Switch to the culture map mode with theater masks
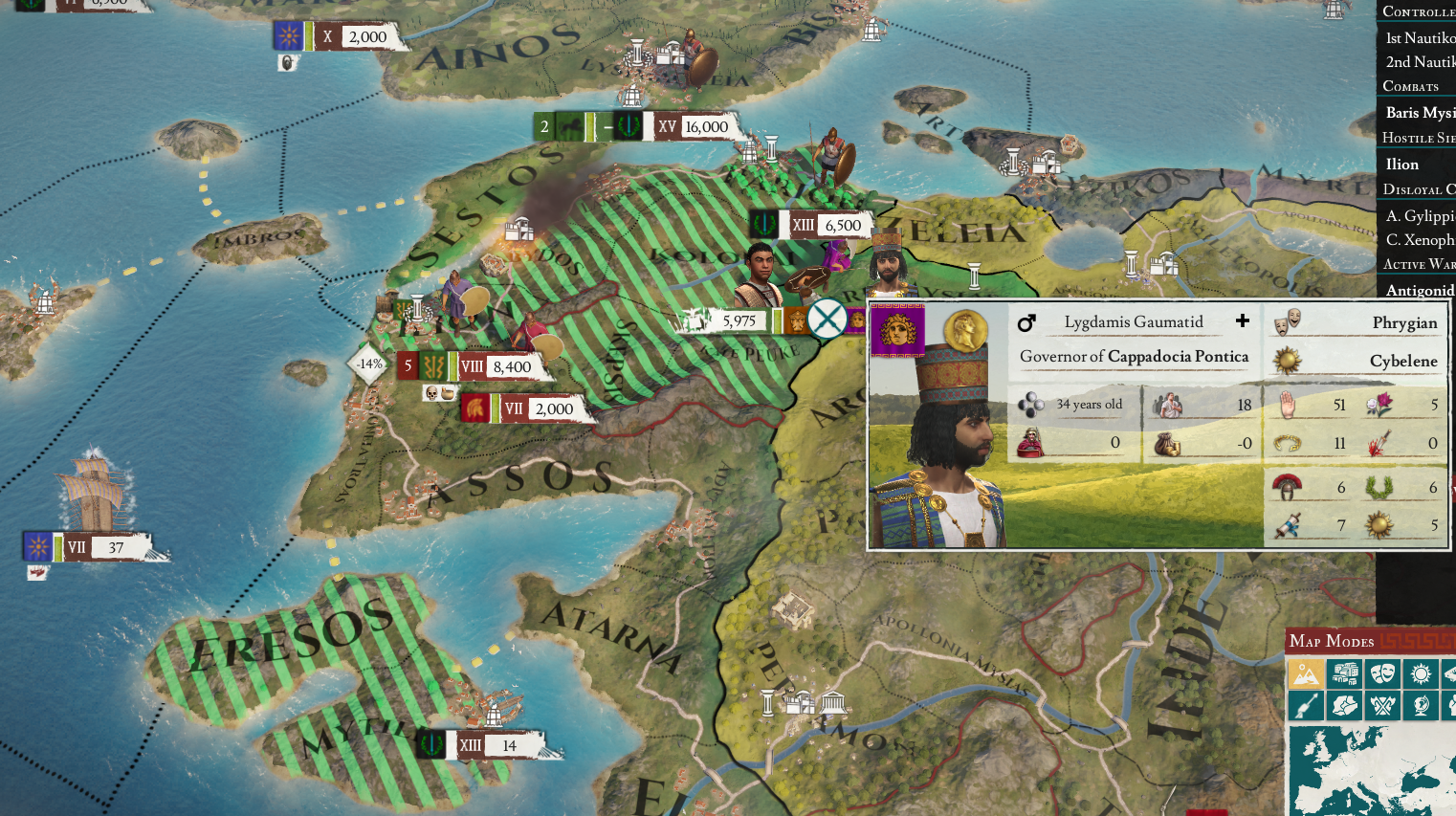Screen dimensions: 1456x816 (x=1382, y=673)
